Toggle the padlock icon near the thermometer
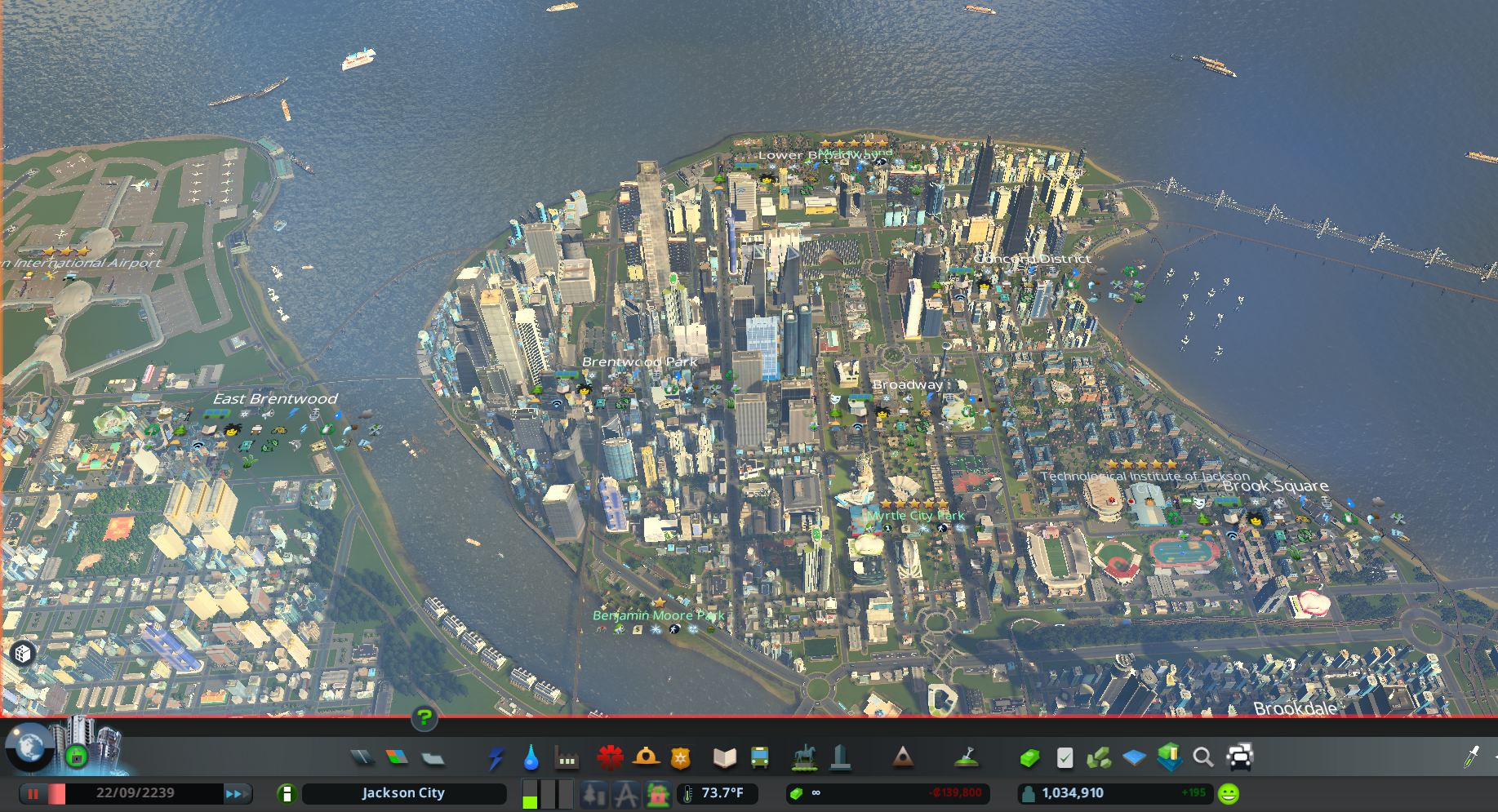Image resolution: width=1498 pixels, height=812 pixels. (657, 793)
